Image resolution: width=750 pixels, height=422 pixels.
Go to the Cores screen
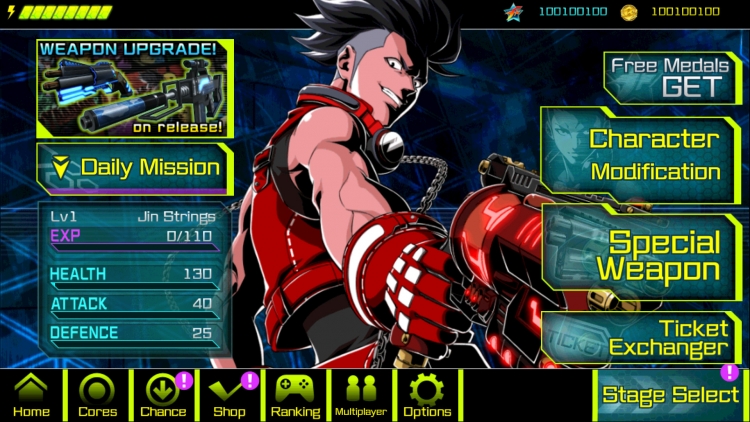tap(97, 396)
